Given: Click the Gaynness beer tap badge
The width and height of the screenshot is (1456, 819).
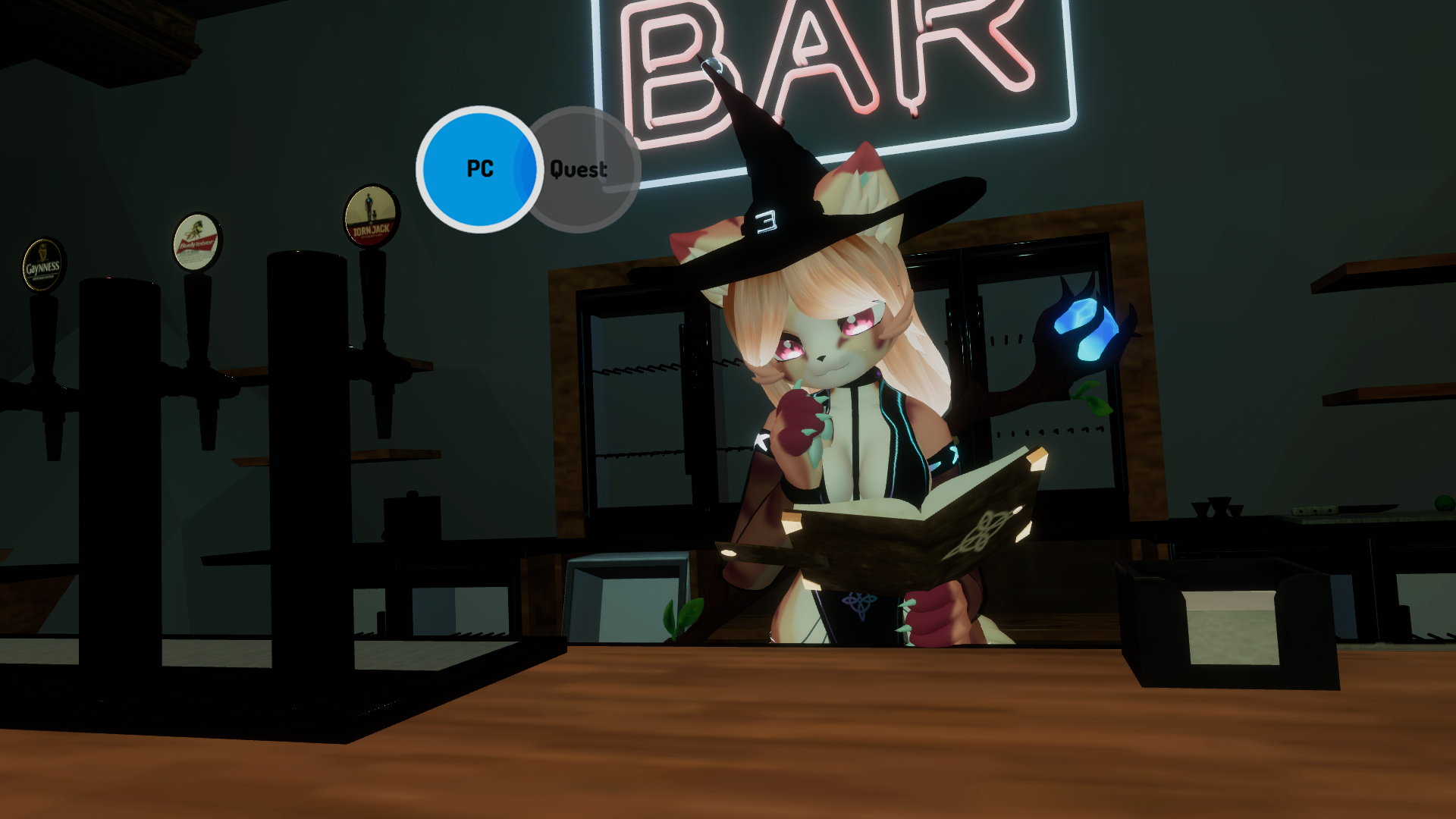Looking at the screenshot, I should point(42,263).
